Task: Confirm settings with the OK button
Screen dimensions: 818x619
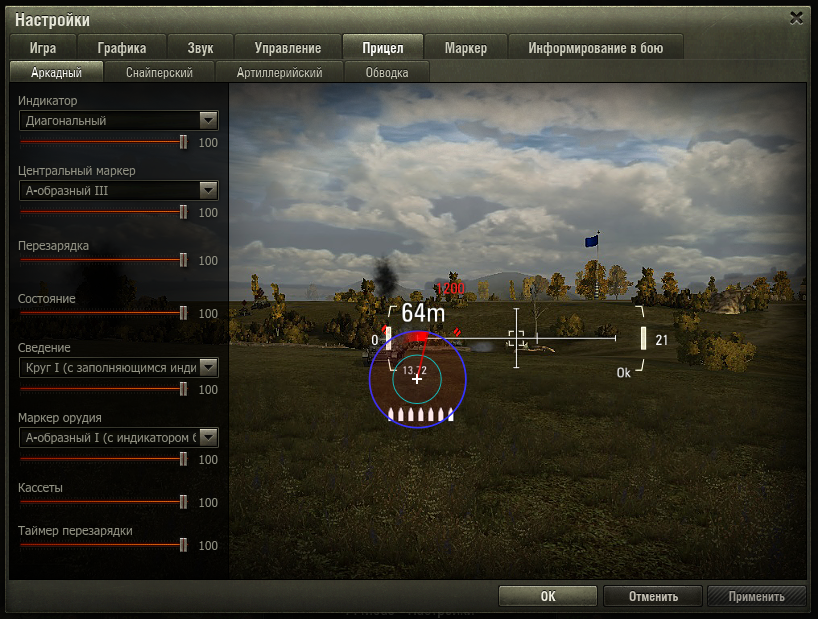Action: pyautogui.click(x=548, y=597)
